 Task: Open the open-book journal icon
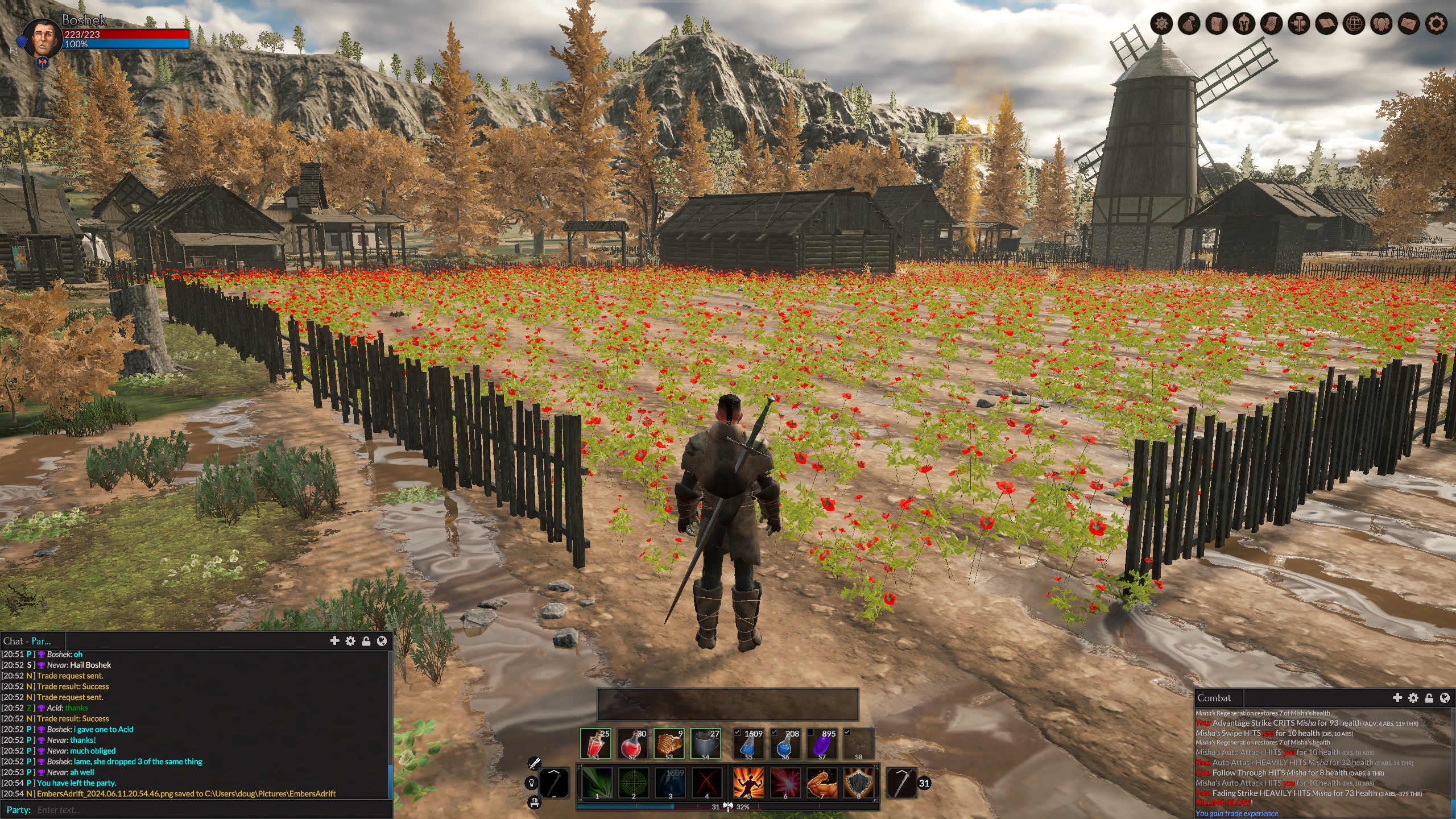tap(1327, 24)
